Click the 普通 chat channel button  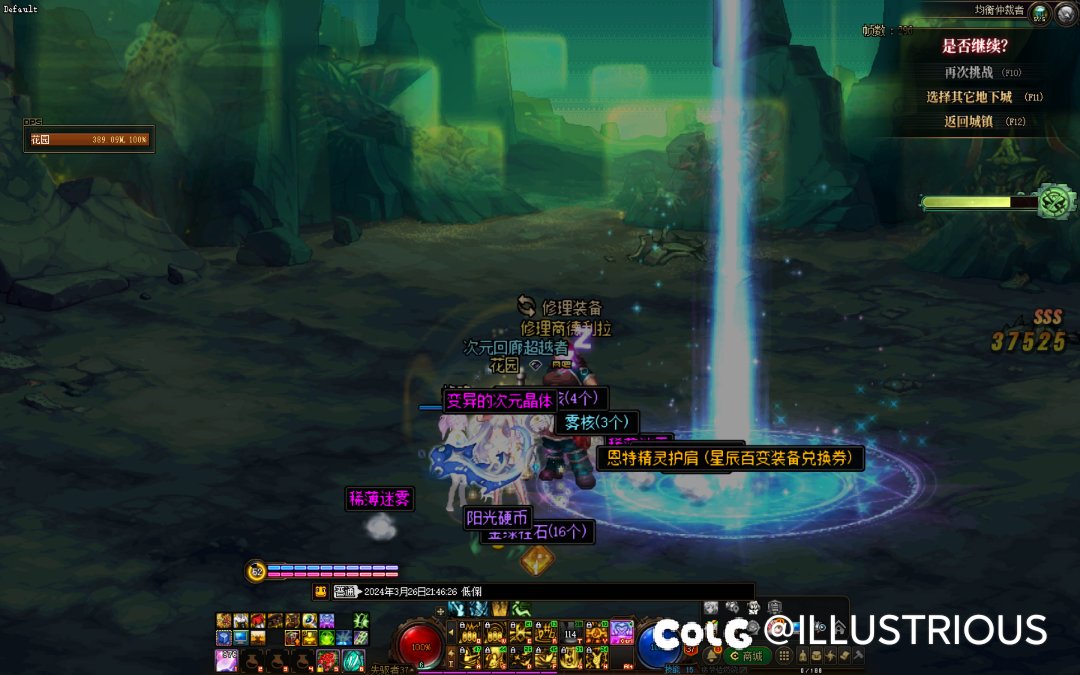(345, 591)
